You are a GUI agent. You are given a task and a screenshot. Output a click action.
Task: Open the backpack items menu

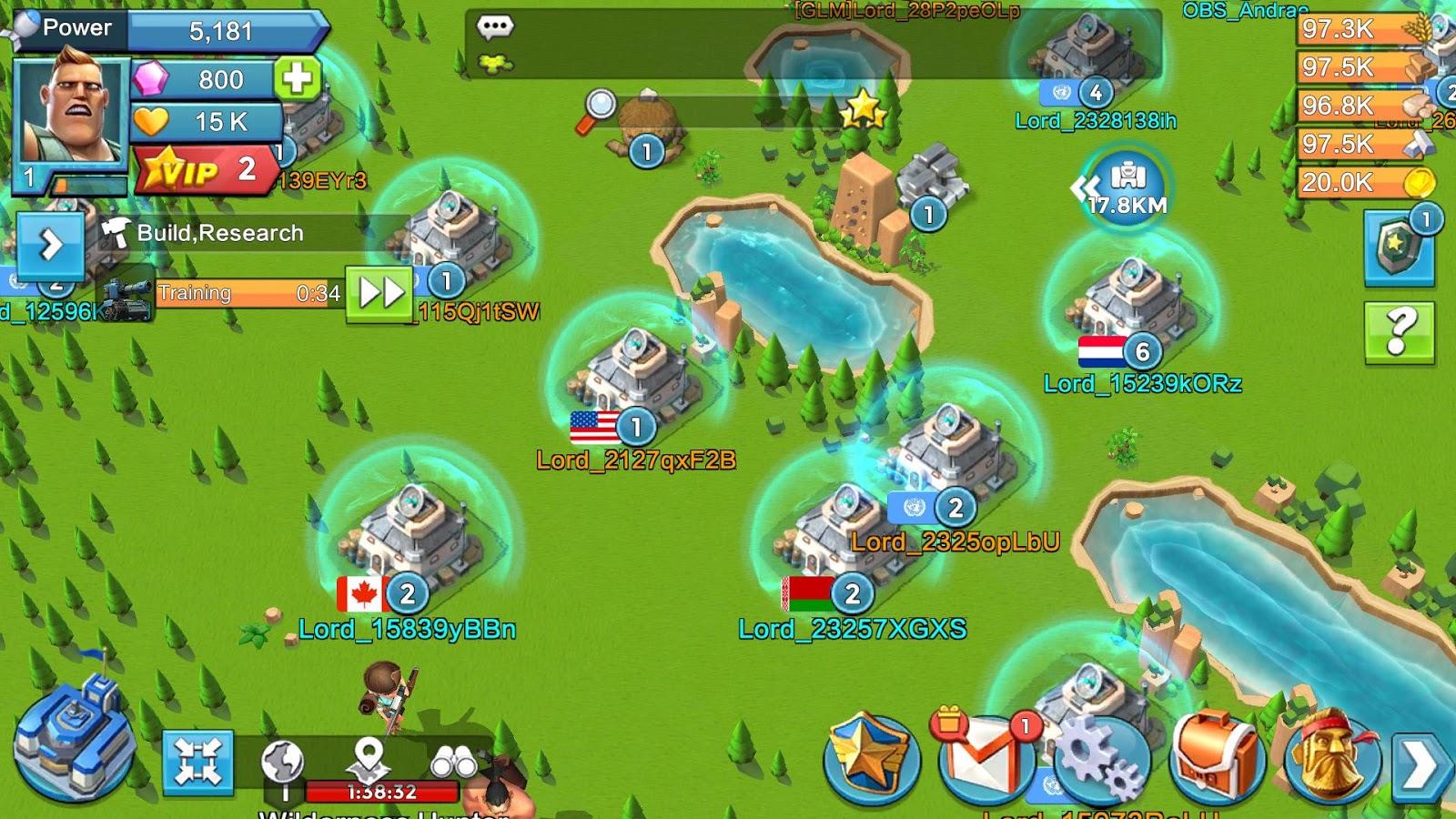tap(1217, 757)
